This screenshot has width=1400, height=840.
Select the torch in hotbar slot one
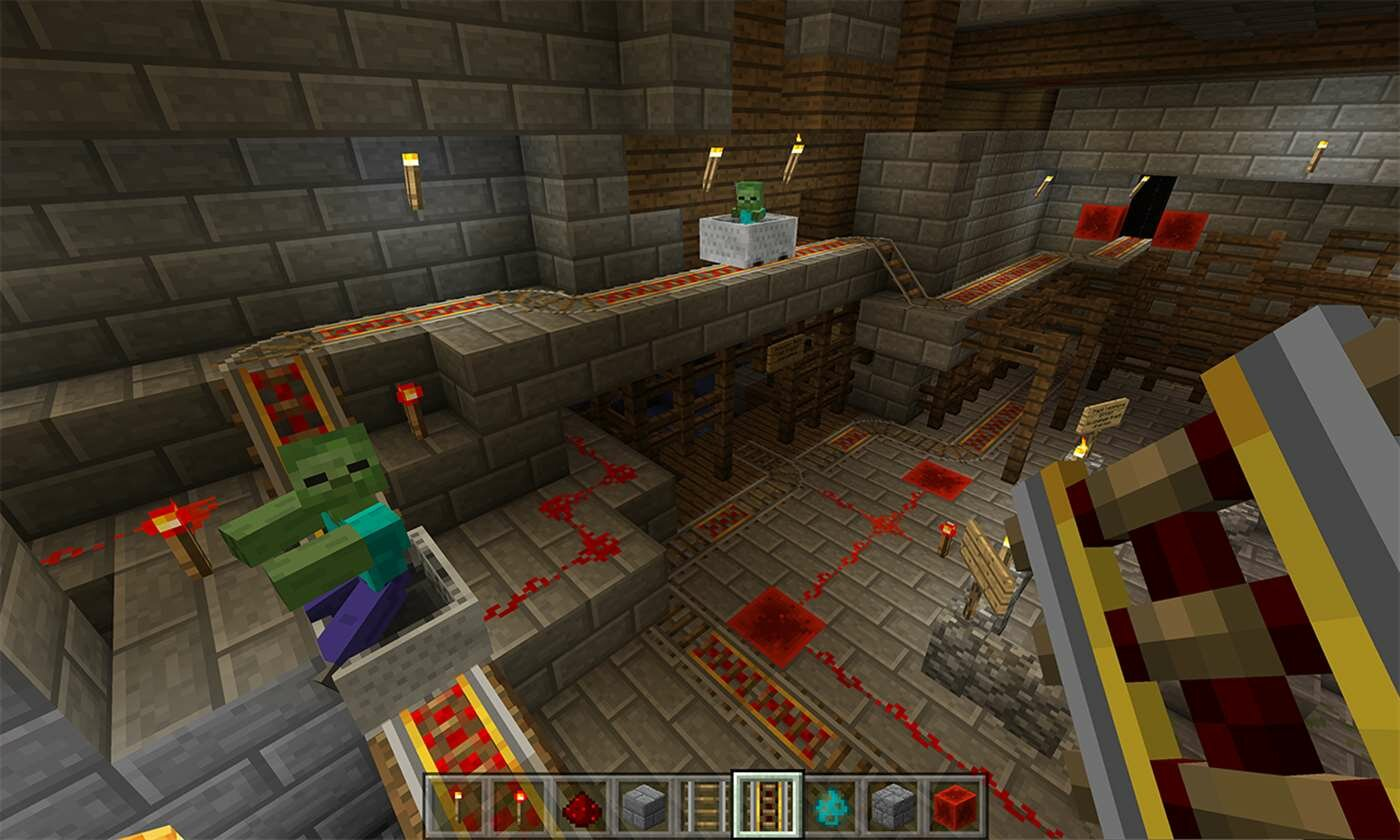455,808
